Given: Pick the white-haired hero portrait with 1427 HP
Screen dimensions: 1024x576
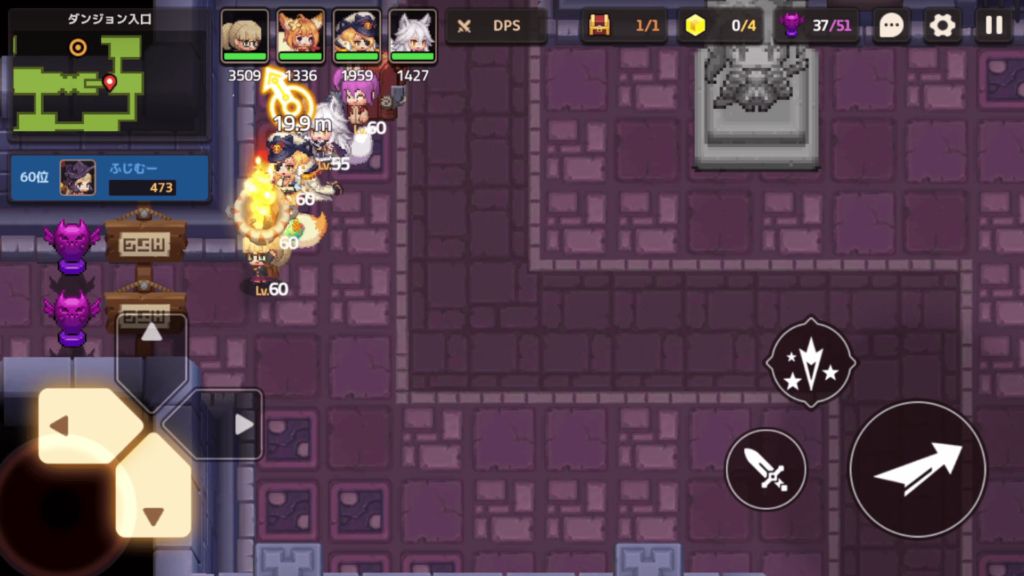Looking at the screenshot, I should point(412,37).
